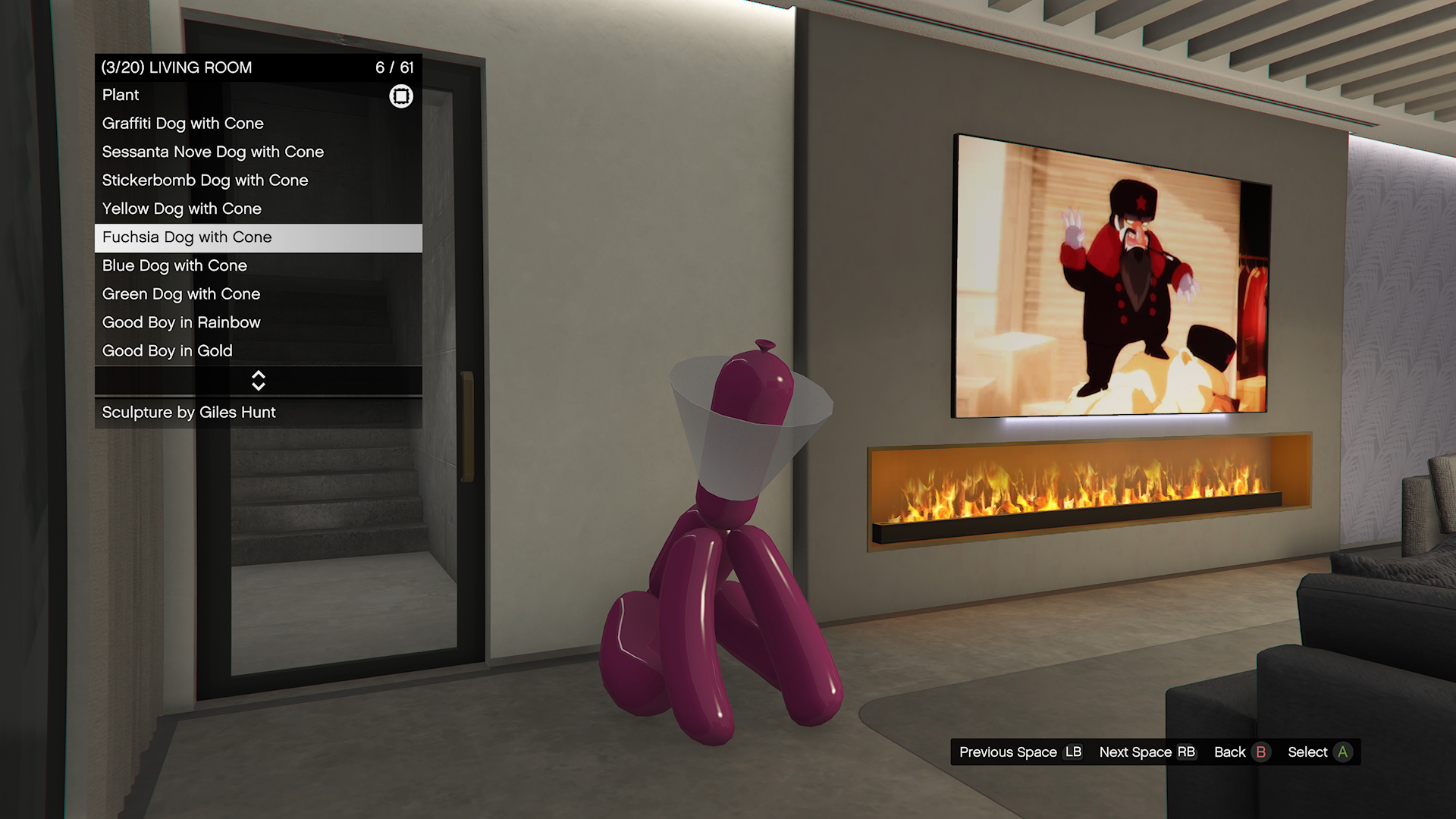This screenshot has width=1456, height=819.
Task: Advance to the Next Space
Action: pyautogui.click(x=1147, y=752)
